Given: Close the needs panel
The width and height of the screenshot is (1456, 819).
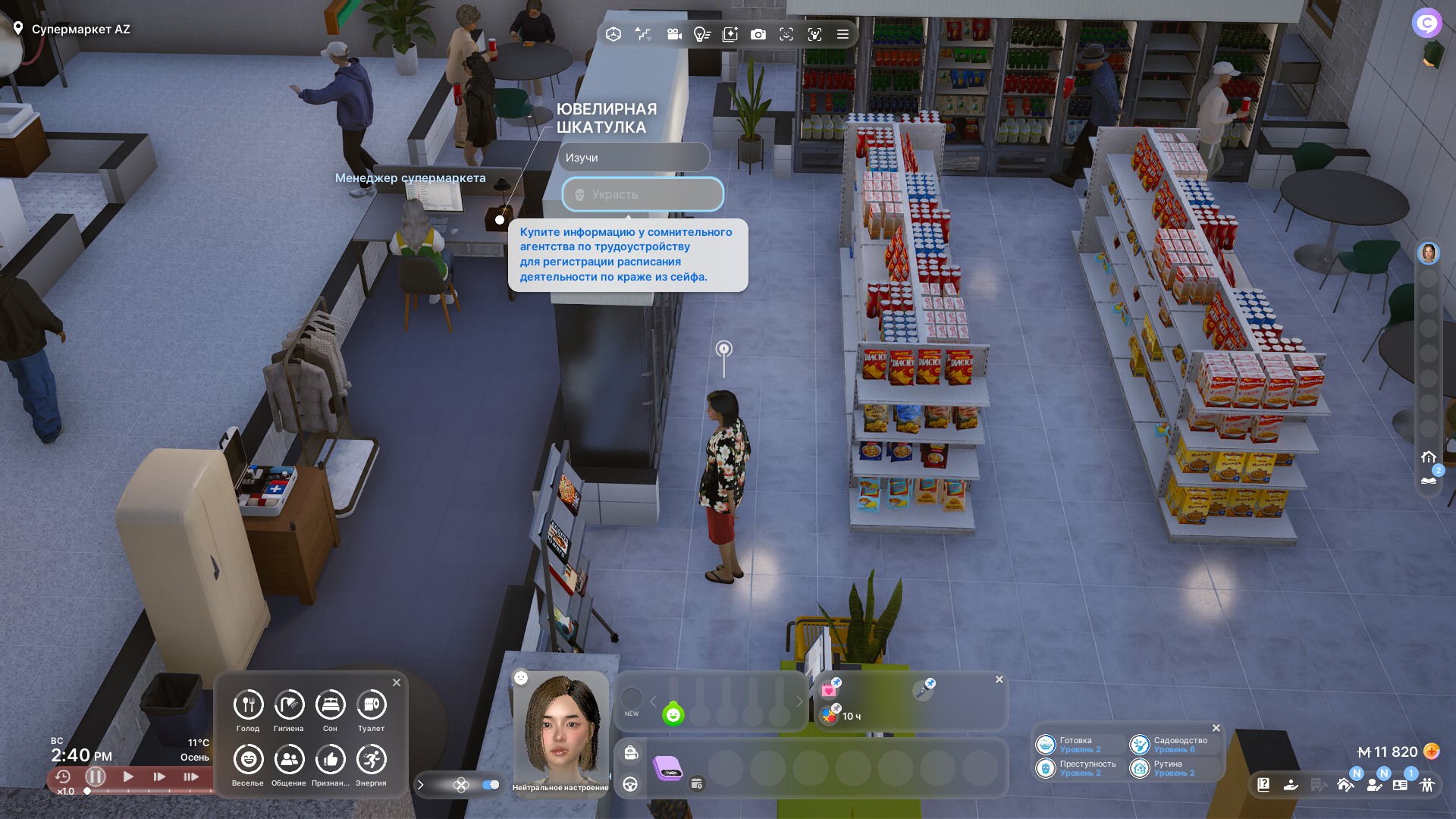Looking at the screenshot, I should [x=397, y=682].
